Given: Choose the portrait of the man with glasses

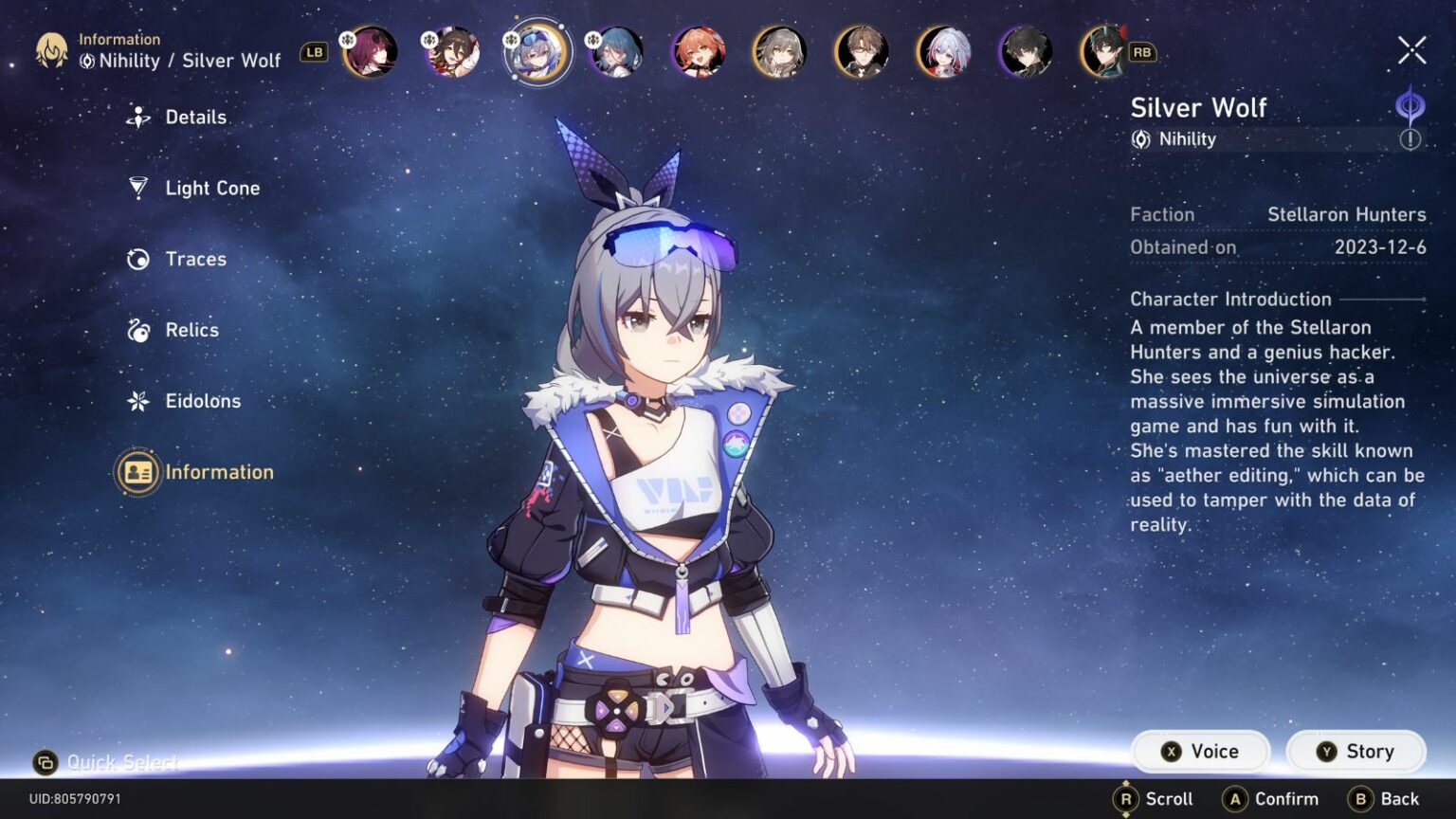Looking at the screenshot, I should click(862, 51).
